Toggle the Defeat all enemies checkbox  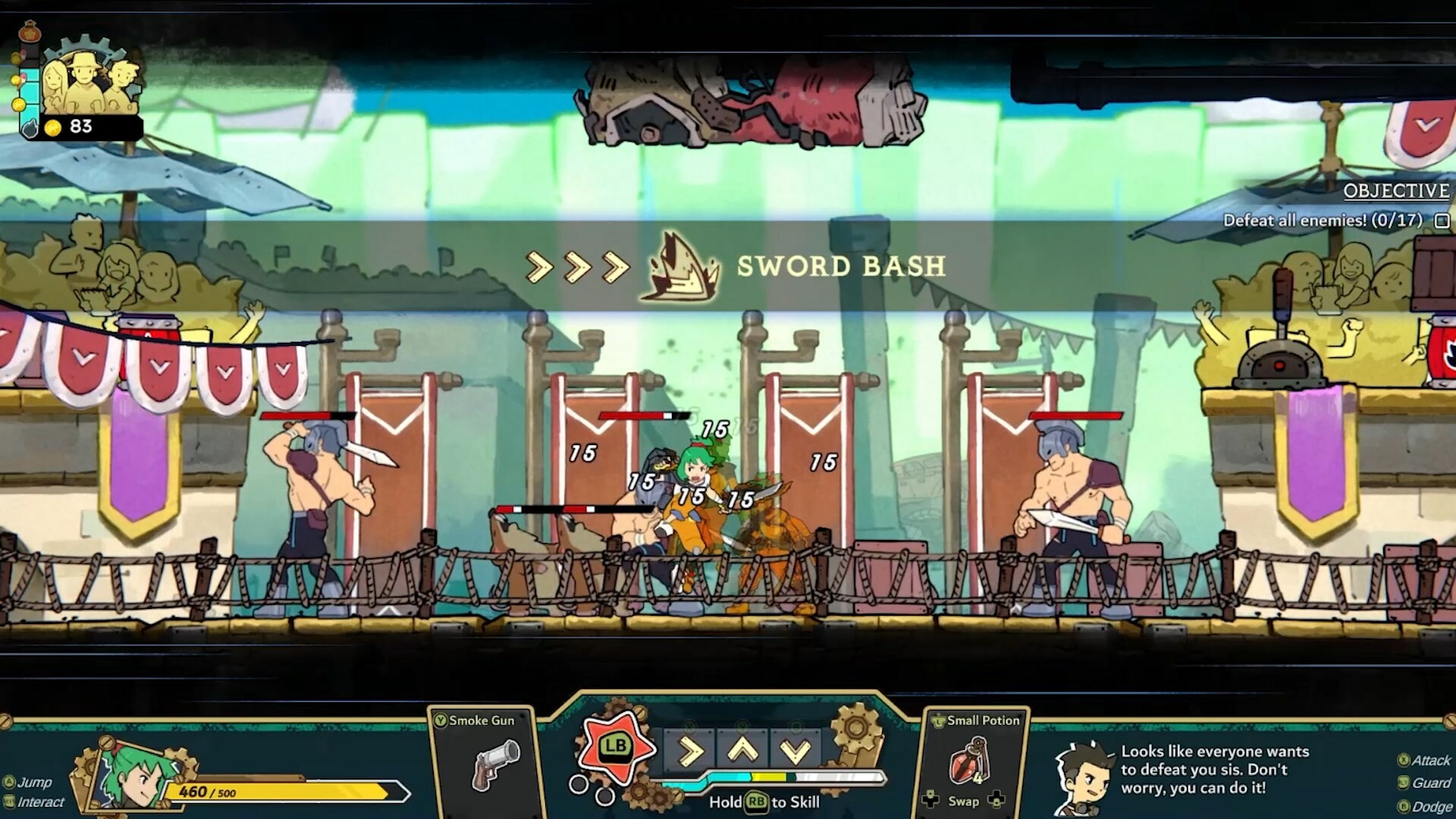coord(1442,221)
